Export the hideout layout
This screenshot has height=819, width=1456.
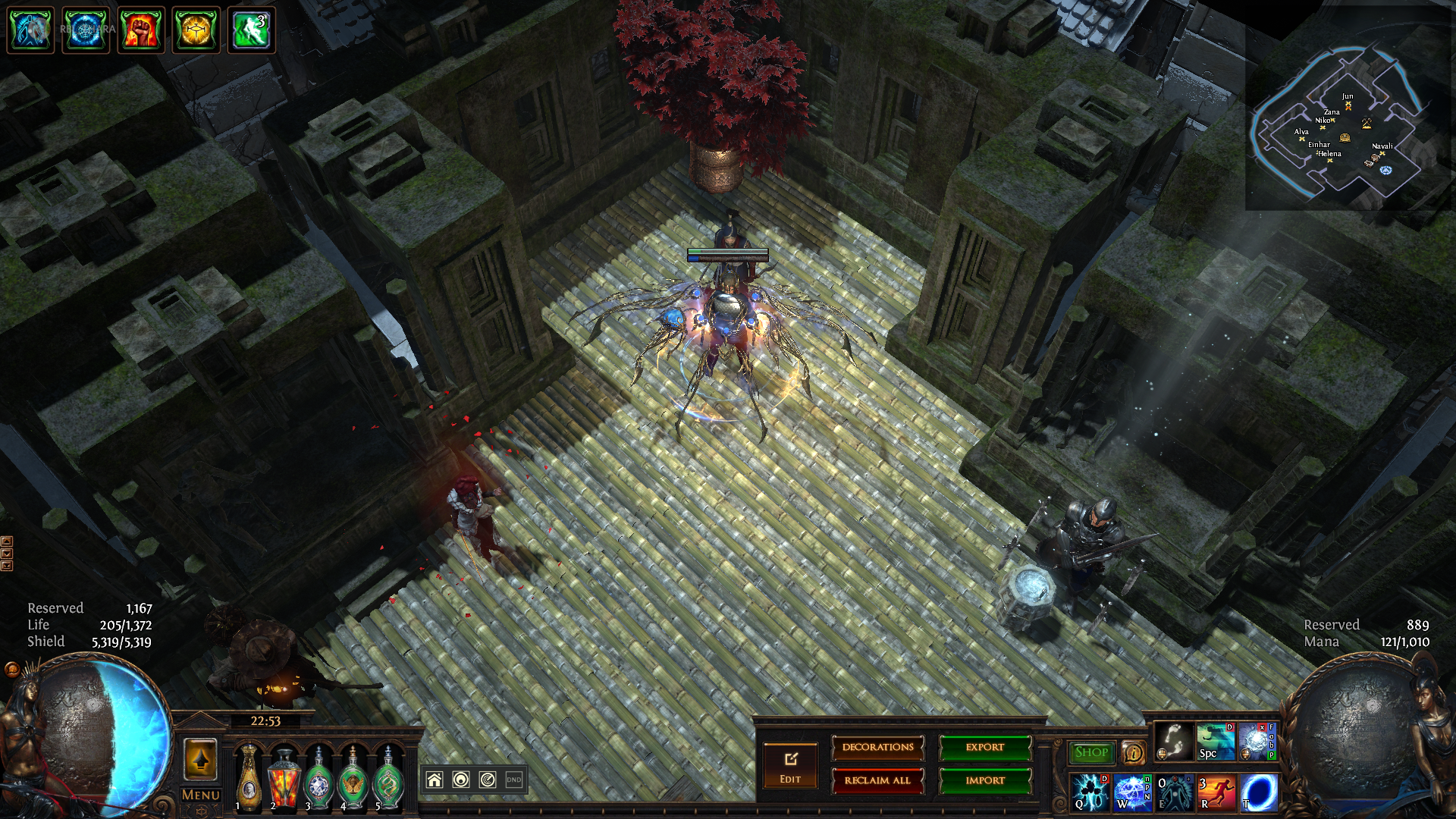[x=985, y=748]
